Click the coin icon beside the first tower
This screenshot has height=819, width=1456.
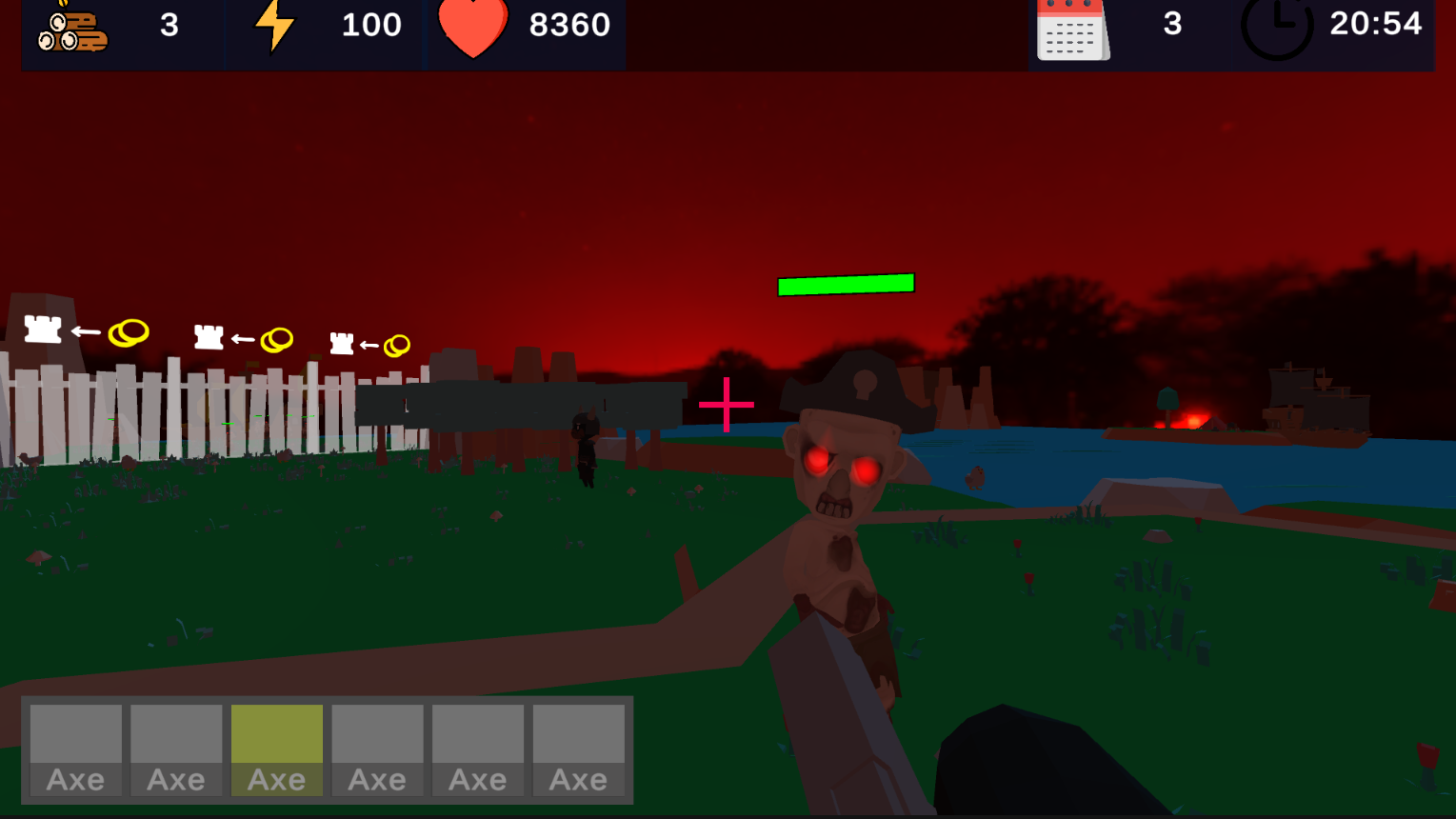tap(128, 332)
